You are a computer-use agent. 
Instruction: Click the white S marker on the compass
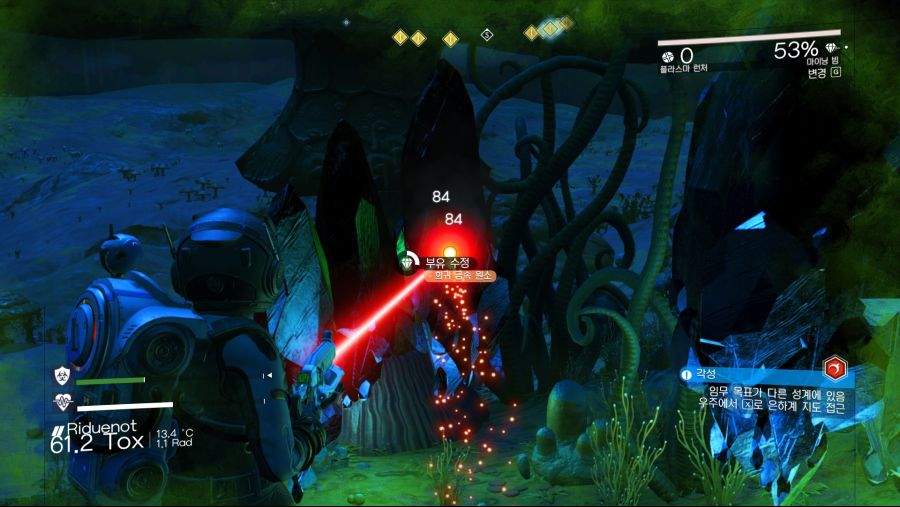click(487, 35)
